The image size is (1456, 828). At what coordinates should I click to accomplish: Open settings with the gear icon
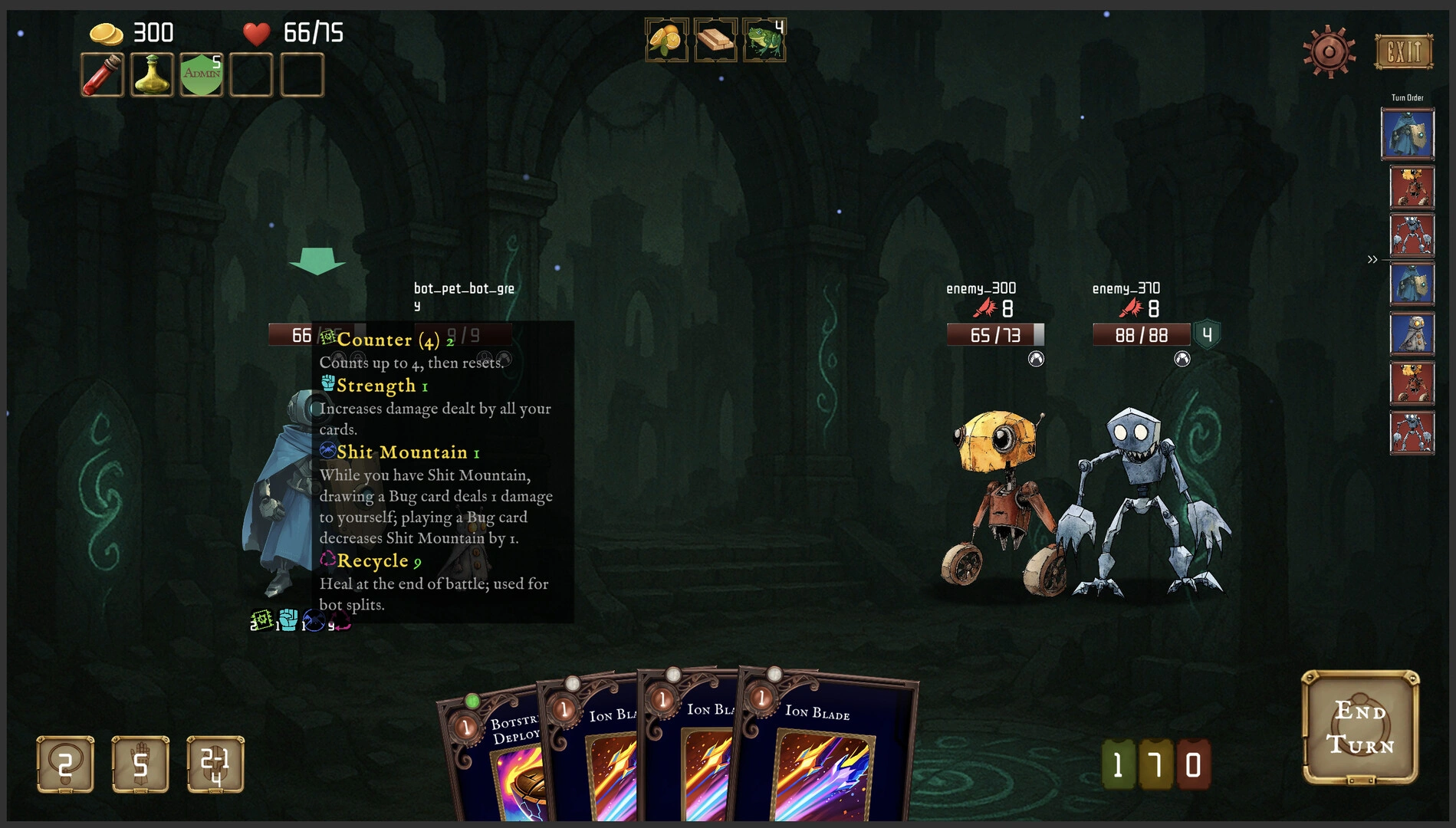[x=1329, y=52]
